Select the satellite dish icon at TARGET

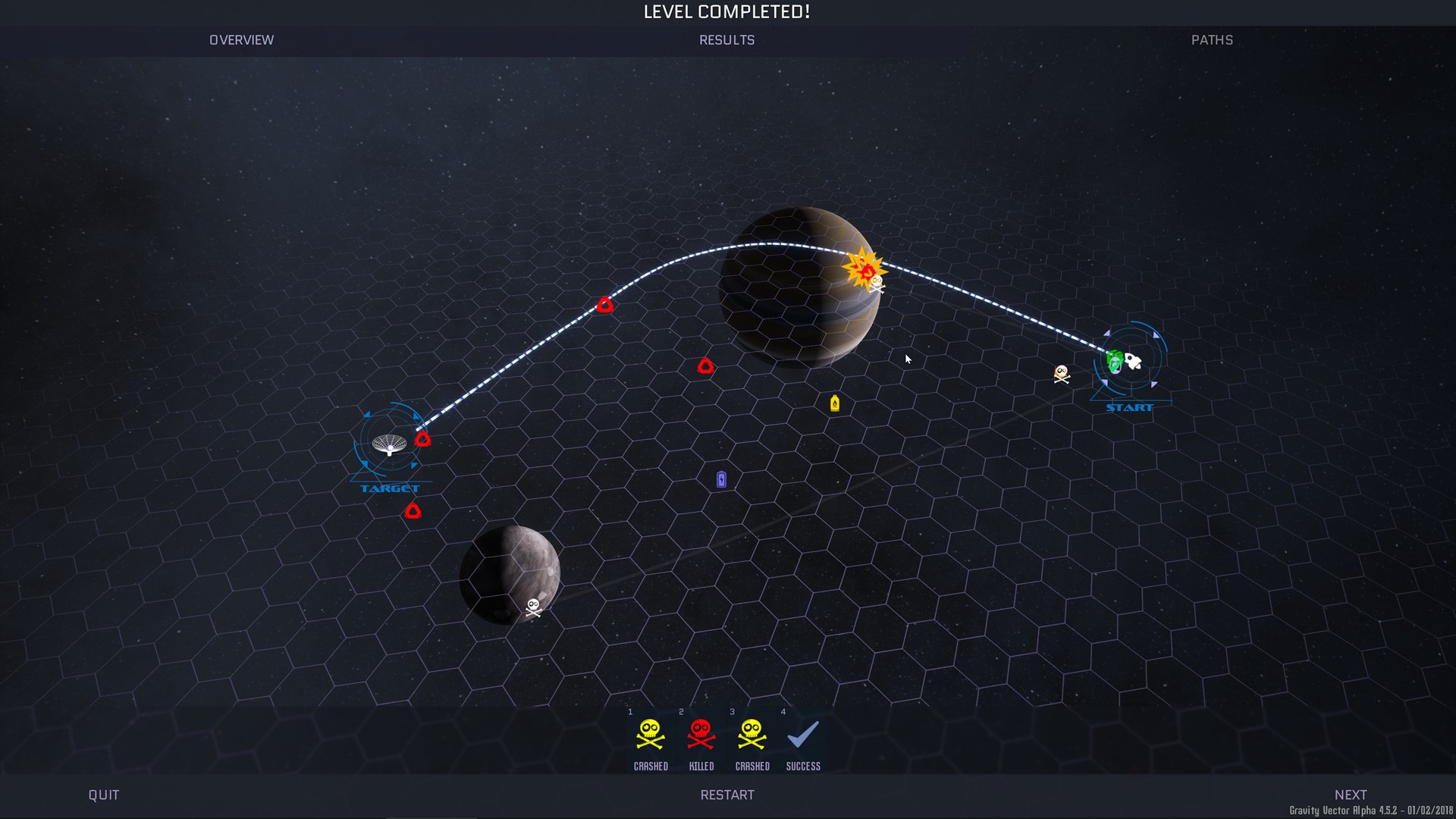click(x=389, y=445)
